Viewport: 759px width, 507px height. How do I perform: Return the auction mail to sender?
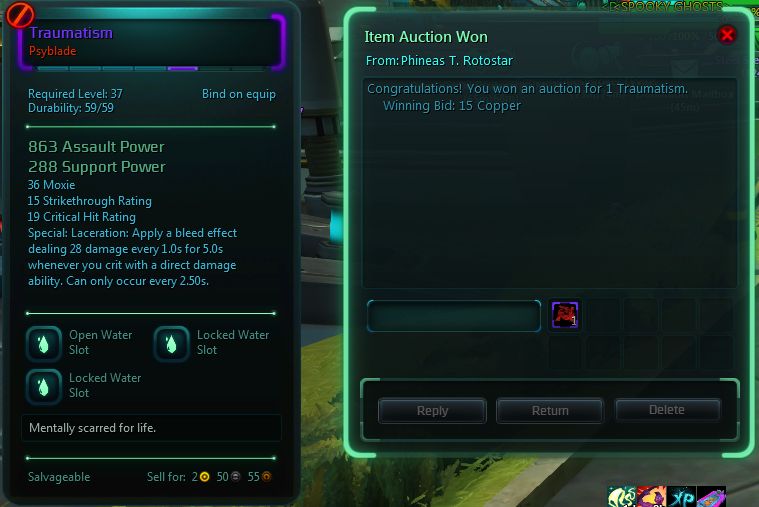[x=550, y=410]
